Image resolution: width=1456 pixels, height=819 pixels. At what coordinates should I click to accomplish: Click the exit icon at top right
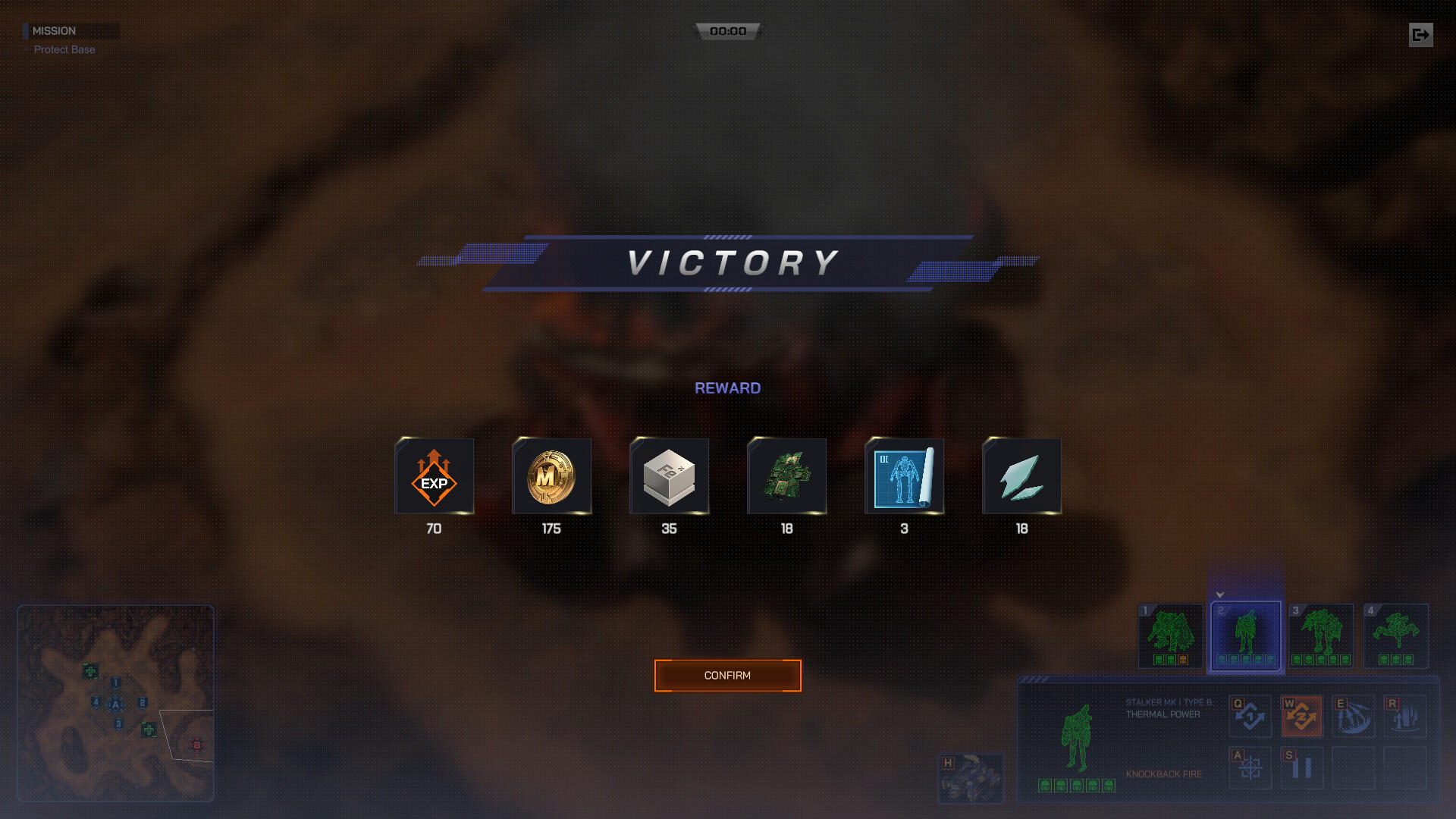[1420, 34]
